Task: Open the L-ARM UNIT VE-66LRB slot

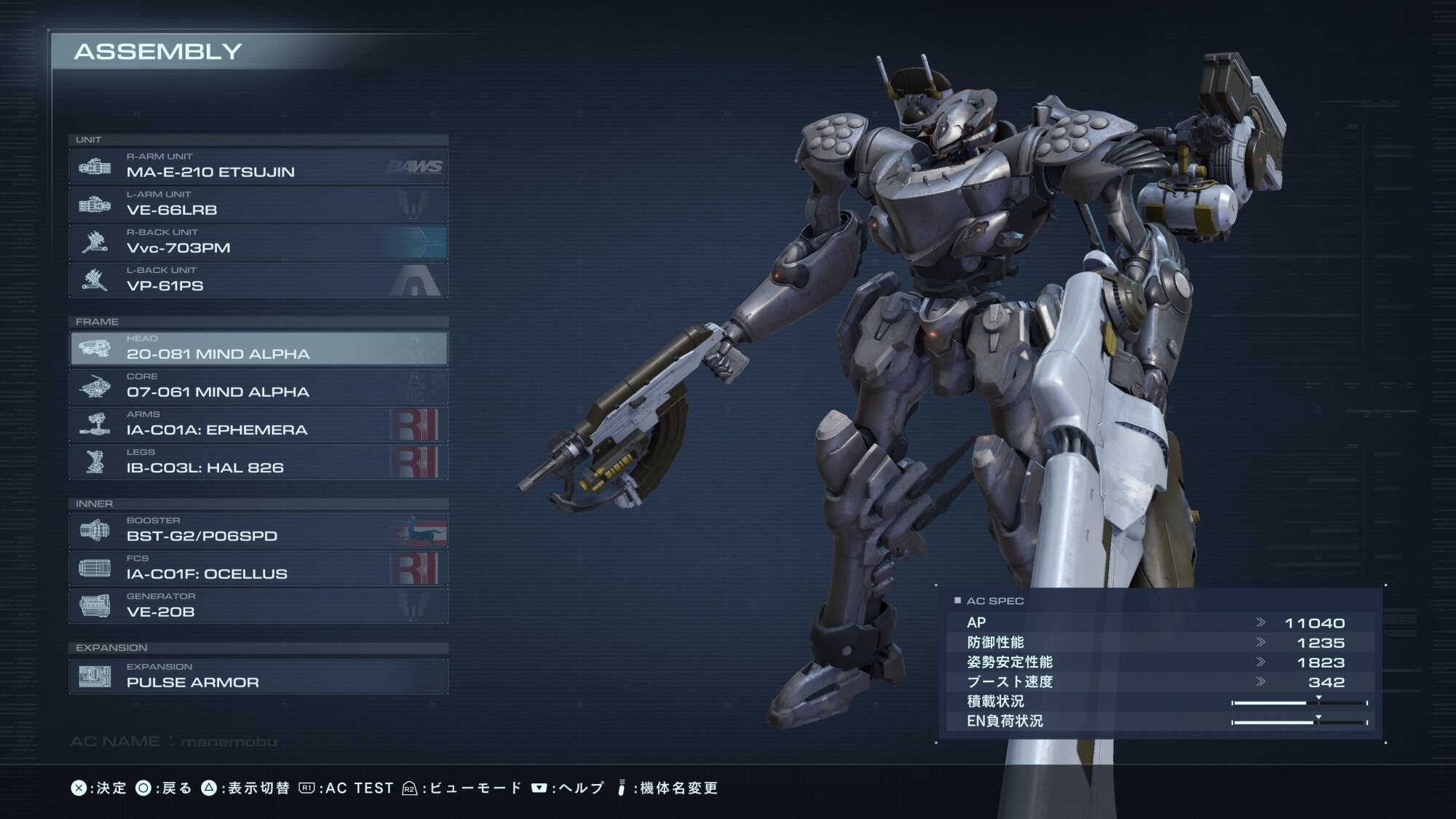Action: (258, 205)
